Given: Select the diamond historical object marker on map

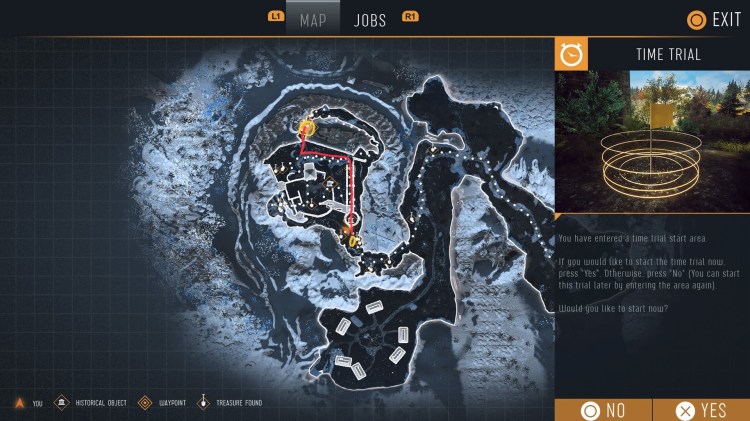Looking at the screenshot, I should coord(332,180).
